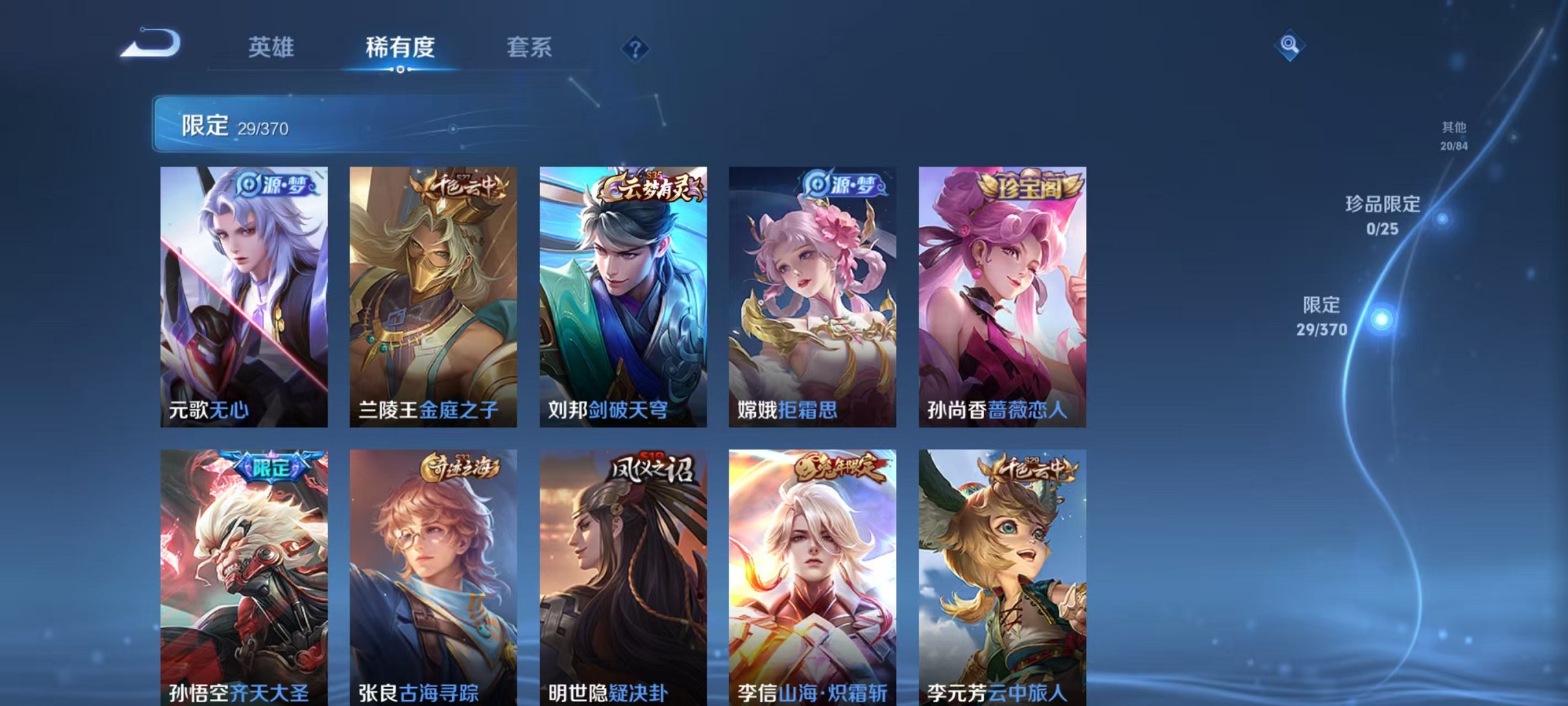Click the help question mark icon
This screenshot has height=706, width=1568.
[637, 49]
